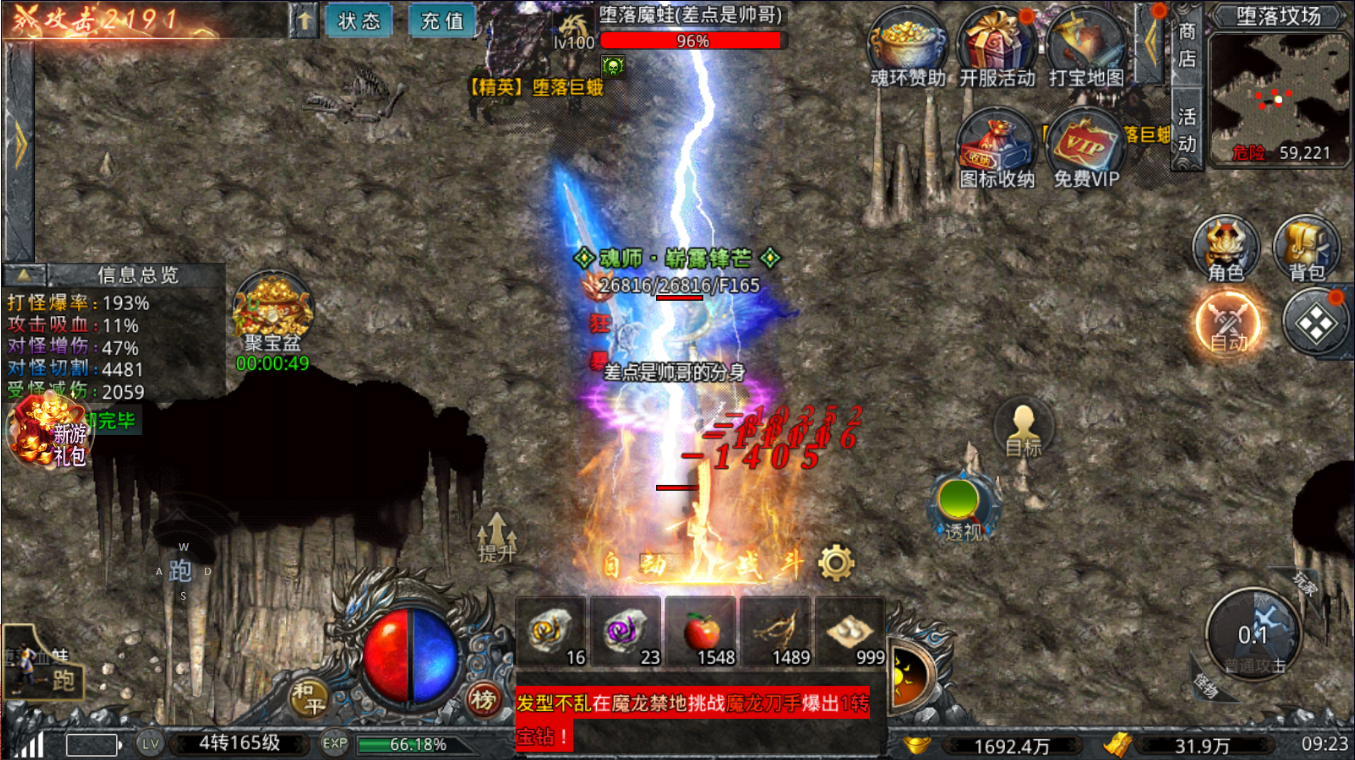Viewport: 1355px width, 760px height.
Task: Open the 聚宝盆 treasure bowl
Action: click(x=273, y=309)
